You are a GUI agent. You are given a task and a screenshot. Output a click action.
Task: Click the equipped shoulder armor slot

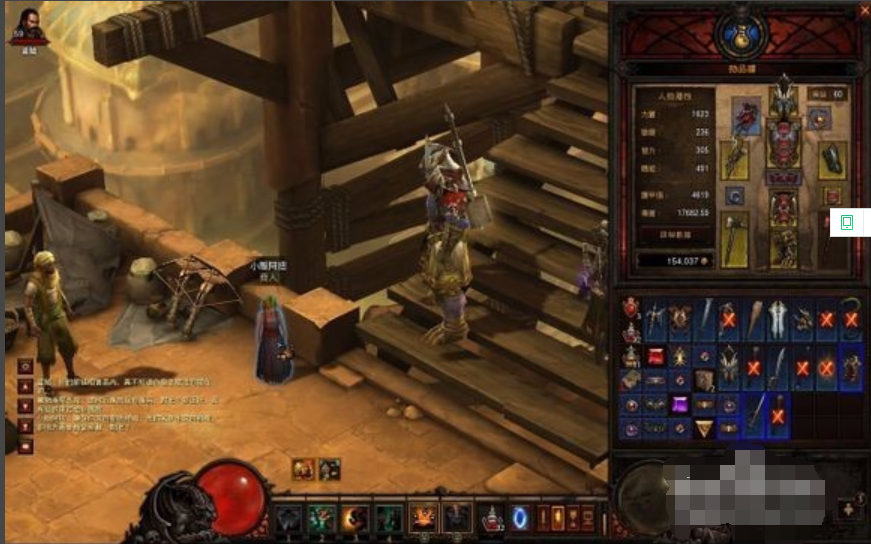point(744,116)
